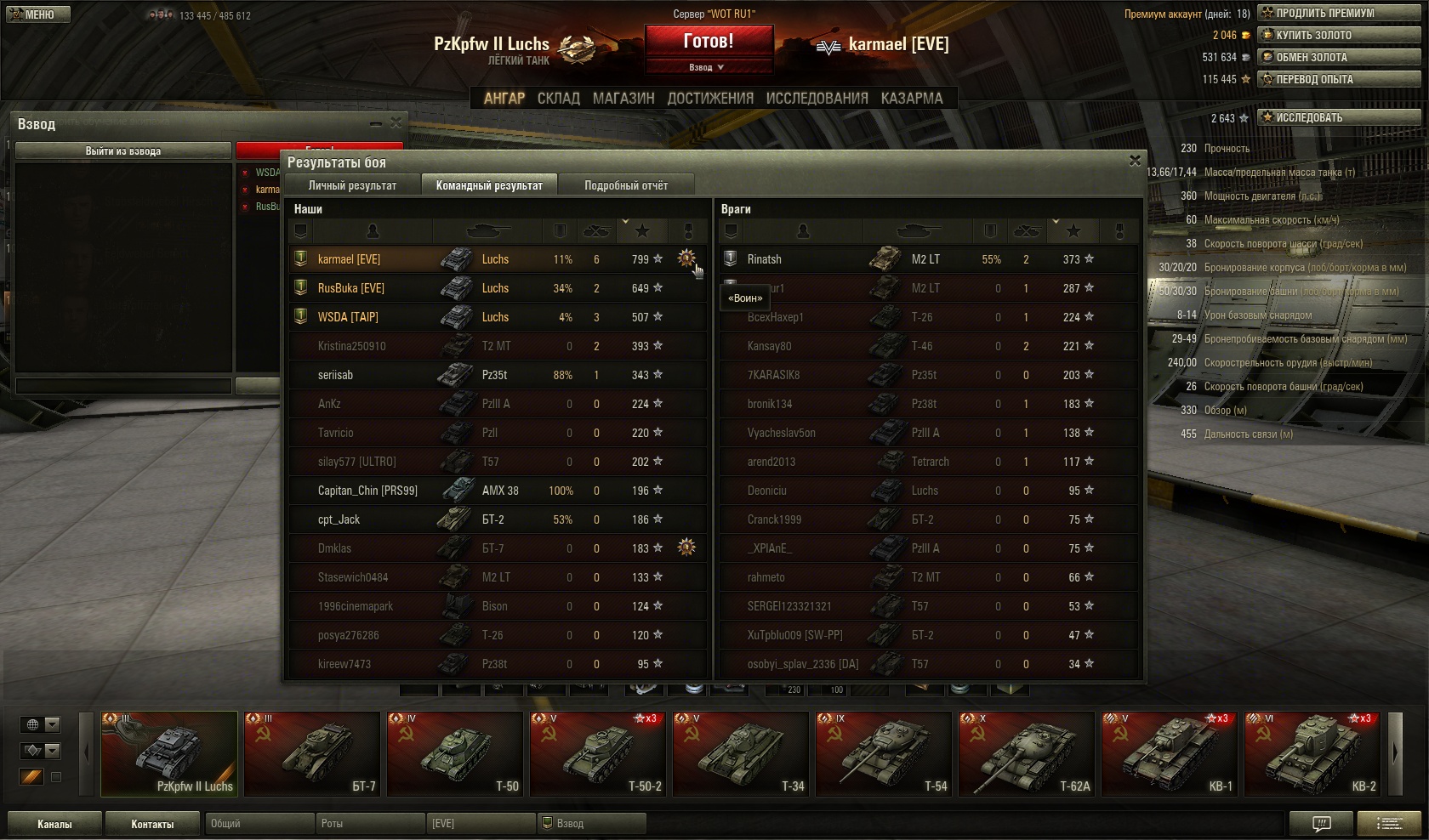Go to the СКЛАД section
This screenshot has width=1429, height=840.
(x=558, y=99)
